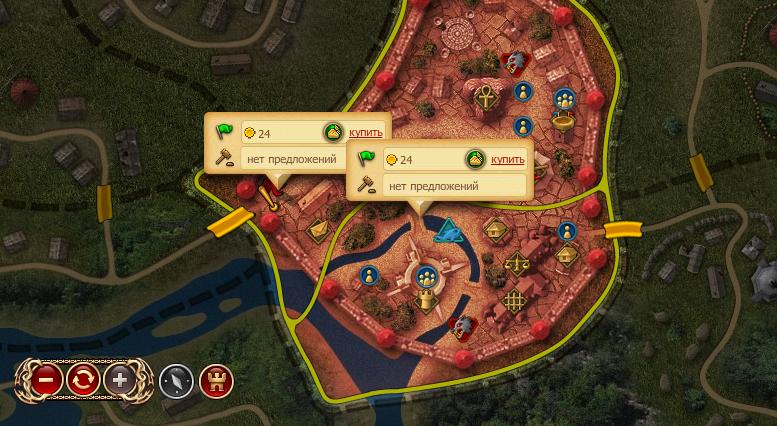Select the golden lattice grid map marker
Image resolution: width=777 pixels, height=426 pixels.
click(x=516, y=299)
